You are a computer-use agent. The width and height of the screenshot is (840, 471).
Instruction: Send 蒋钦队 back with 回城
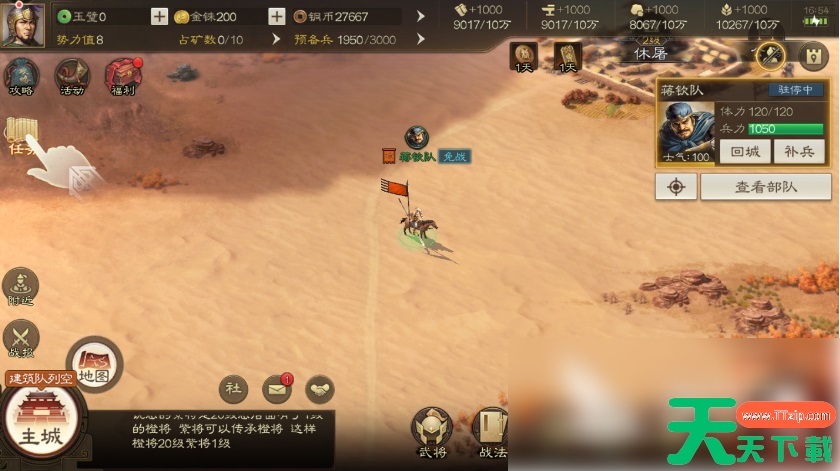click(x=746, y=152)
